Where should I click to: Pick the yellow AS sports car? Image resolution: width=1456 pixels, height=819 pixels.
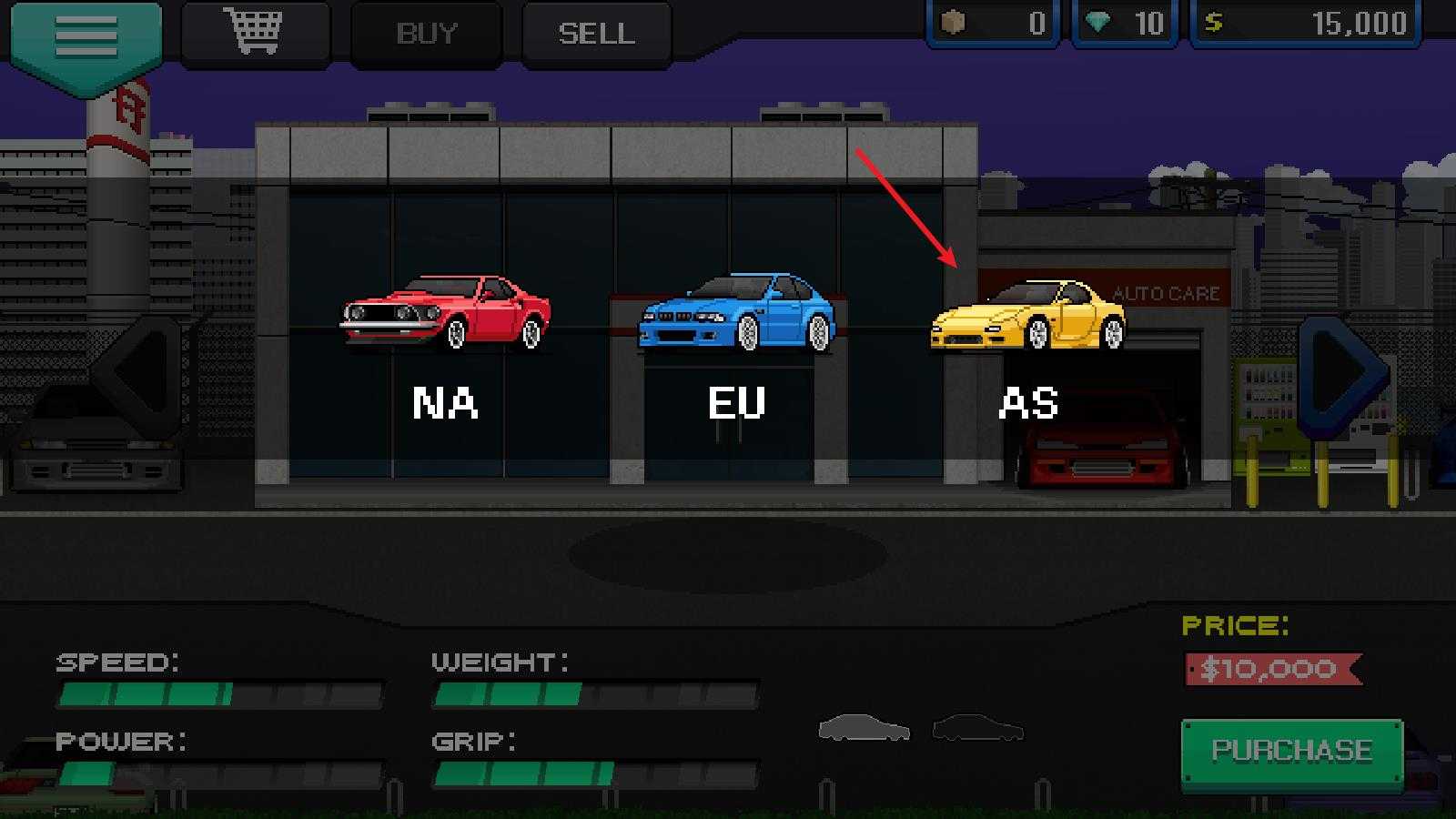[x=1028, y=316]
